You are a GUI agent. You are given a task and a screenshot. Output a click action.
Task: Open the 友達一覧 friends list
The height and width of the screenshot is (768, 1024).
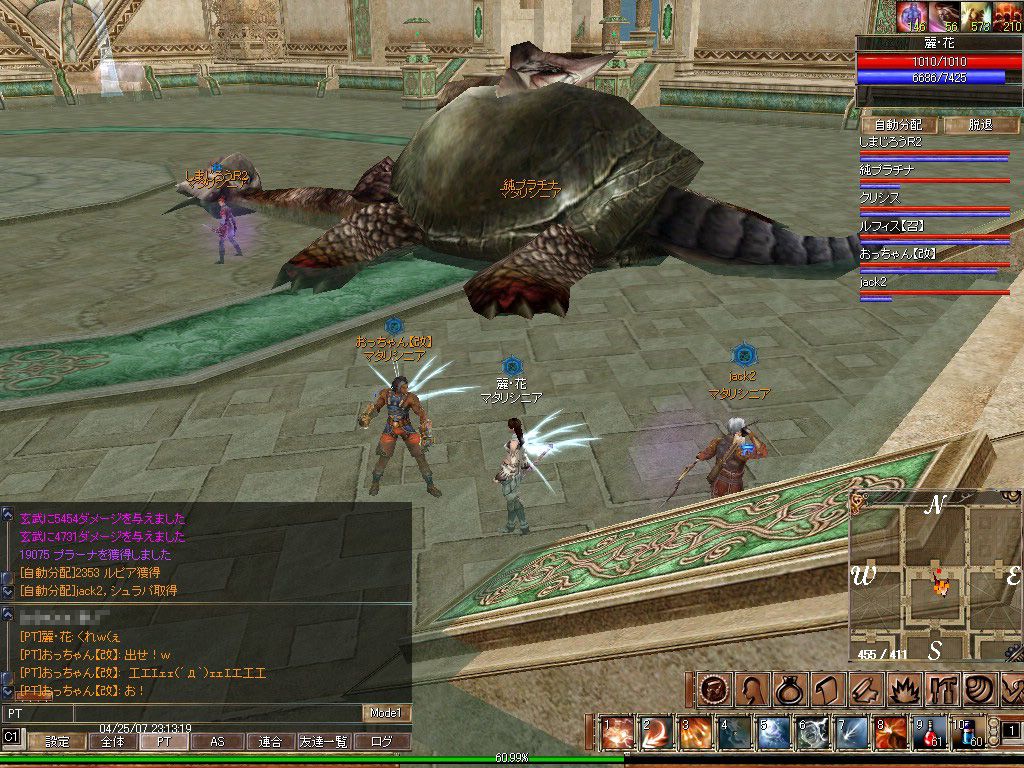coord(323,742)
